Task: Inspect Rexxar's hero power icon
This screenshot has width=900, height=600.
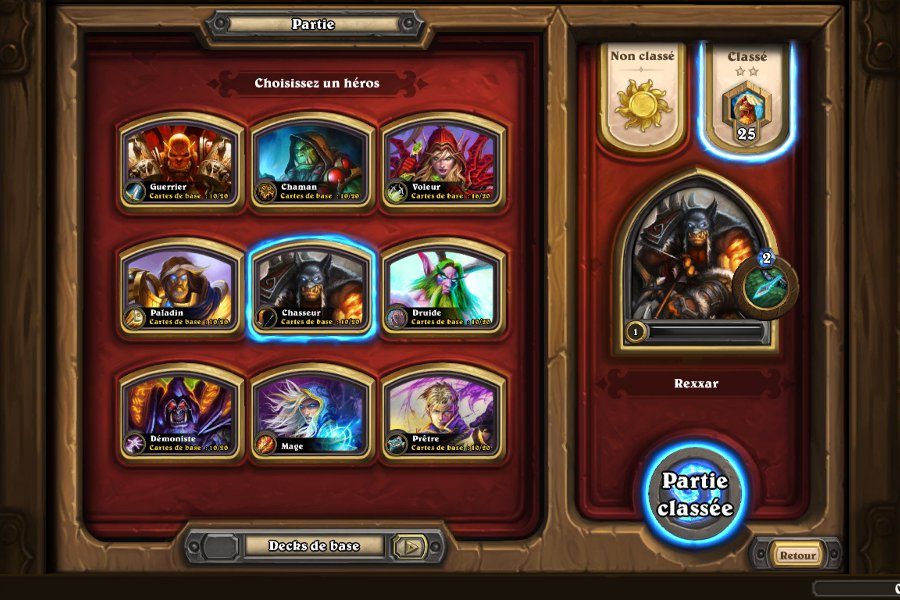Action: 766,286
